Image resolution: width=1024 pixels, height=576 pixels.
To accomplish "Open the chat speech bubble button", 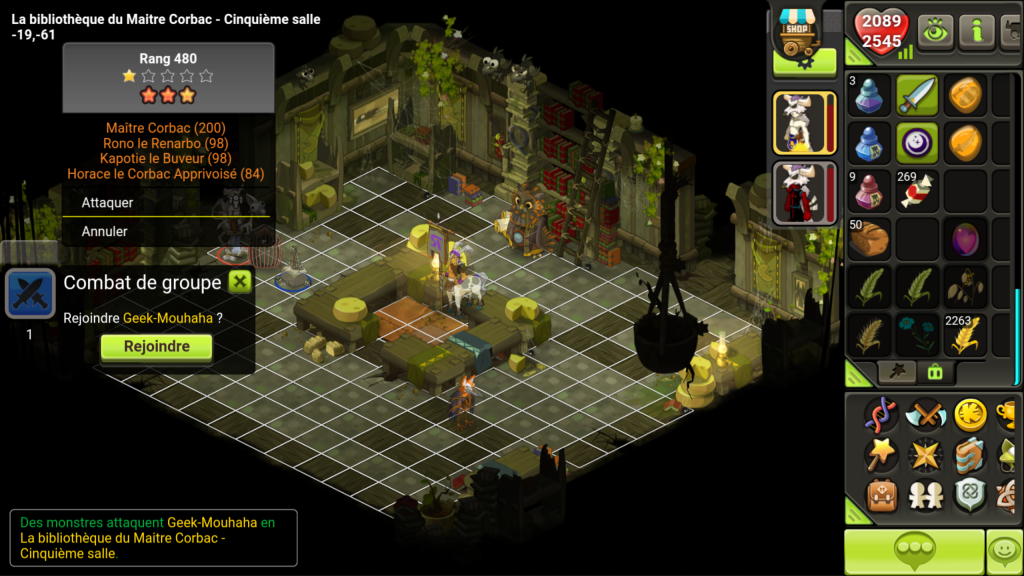I will point(914,552).
